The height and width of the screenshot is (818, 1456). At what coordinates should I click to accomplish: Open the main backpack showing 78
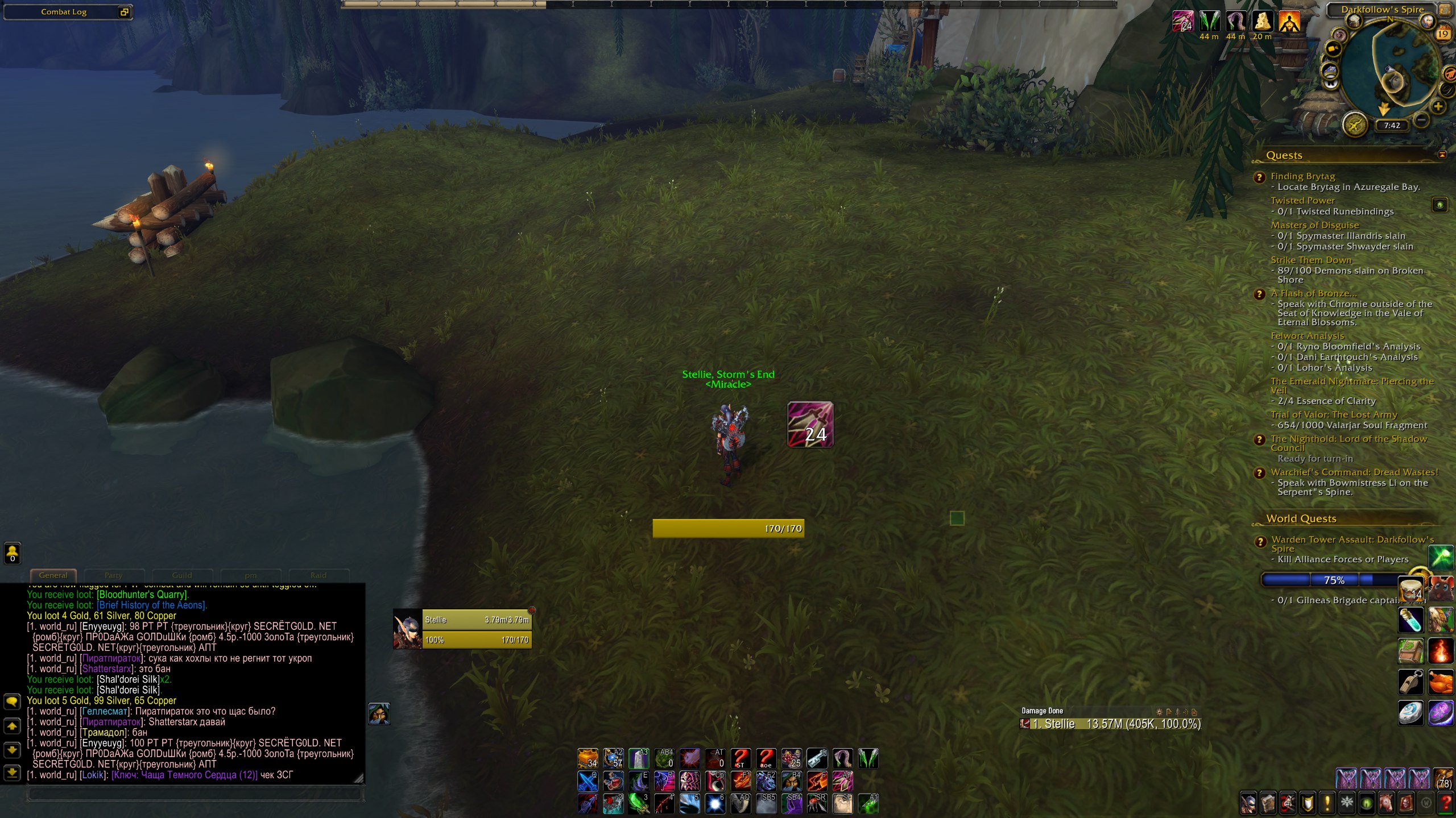[1444, 778]
